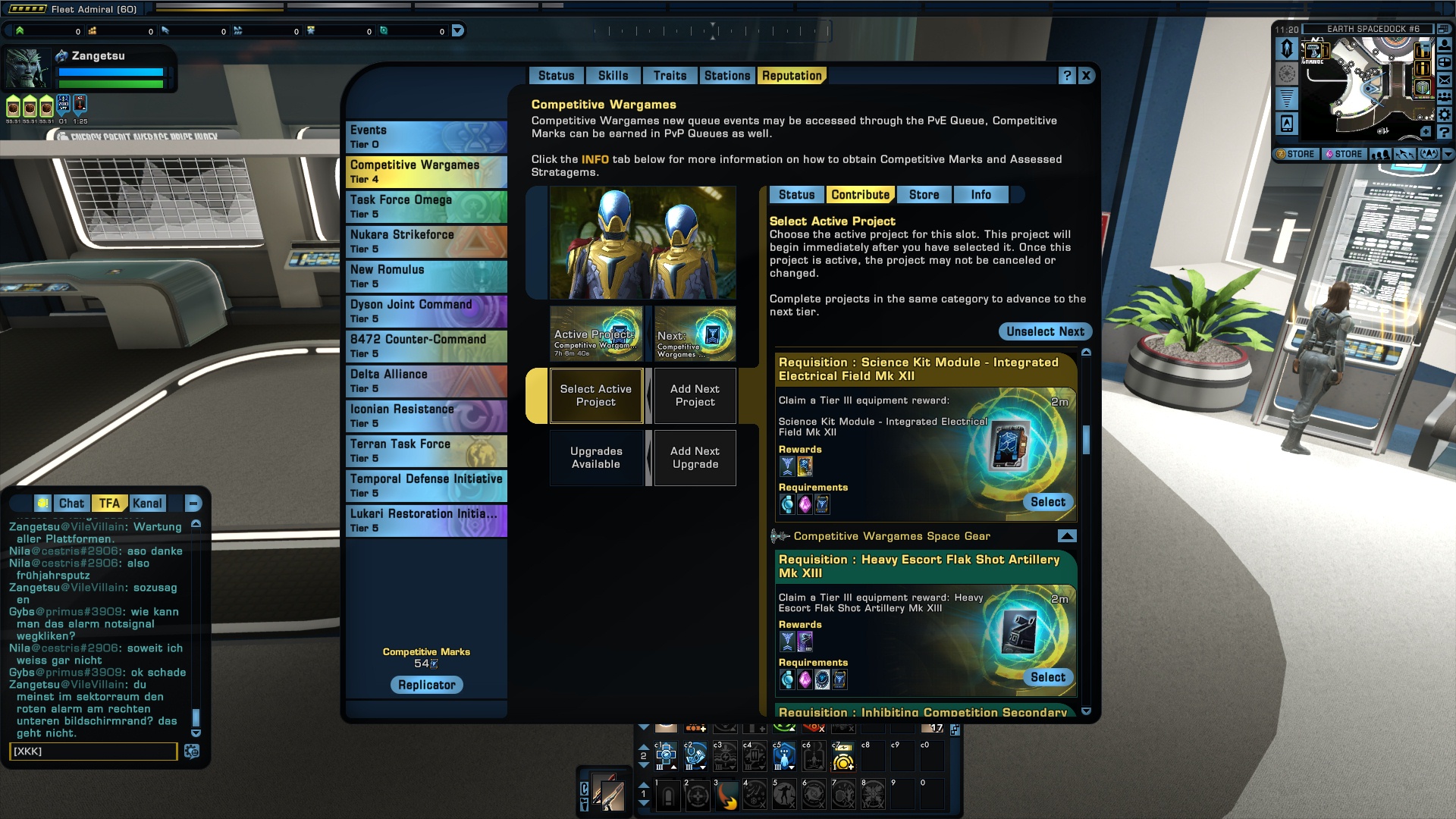
Task: Close the Reputation window
Action: point(1086,76)
